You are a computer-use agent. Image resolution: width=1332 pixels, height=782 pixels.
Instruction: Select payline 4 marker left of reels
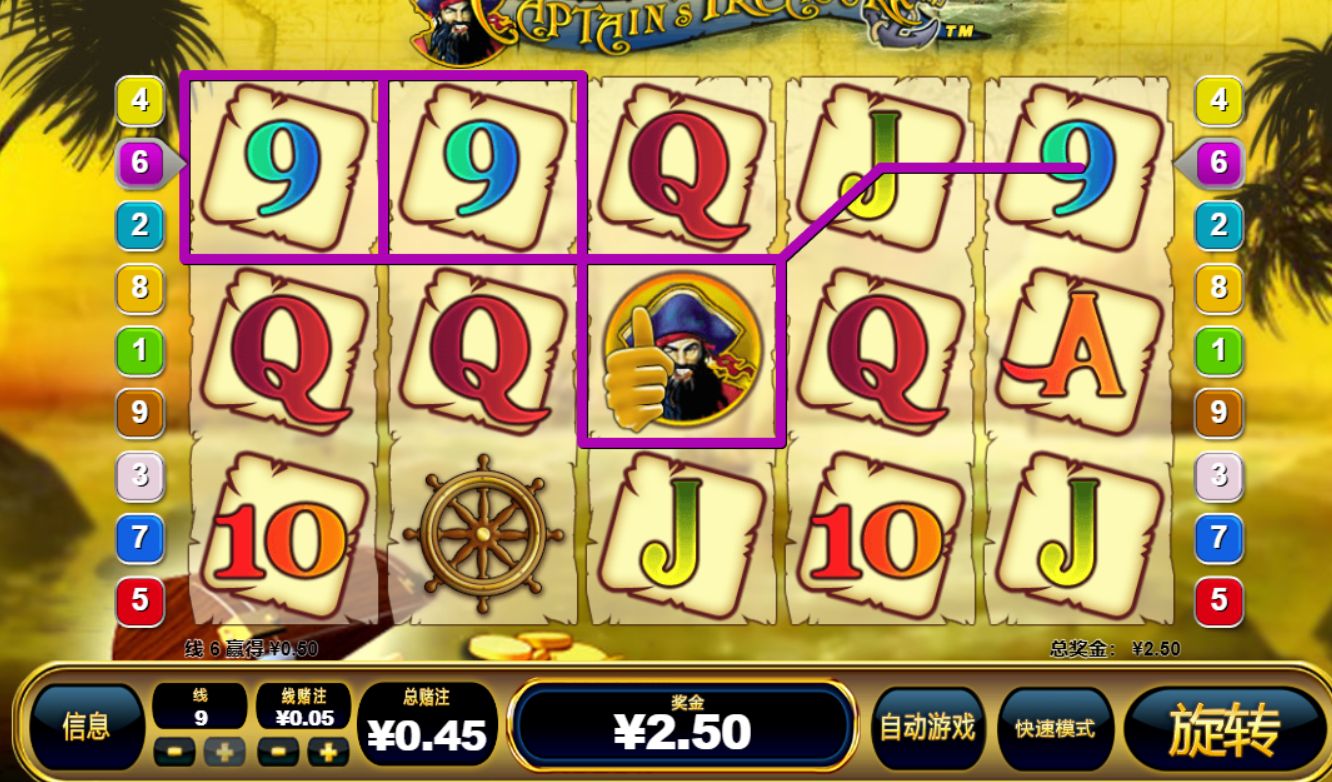point(140,99)
